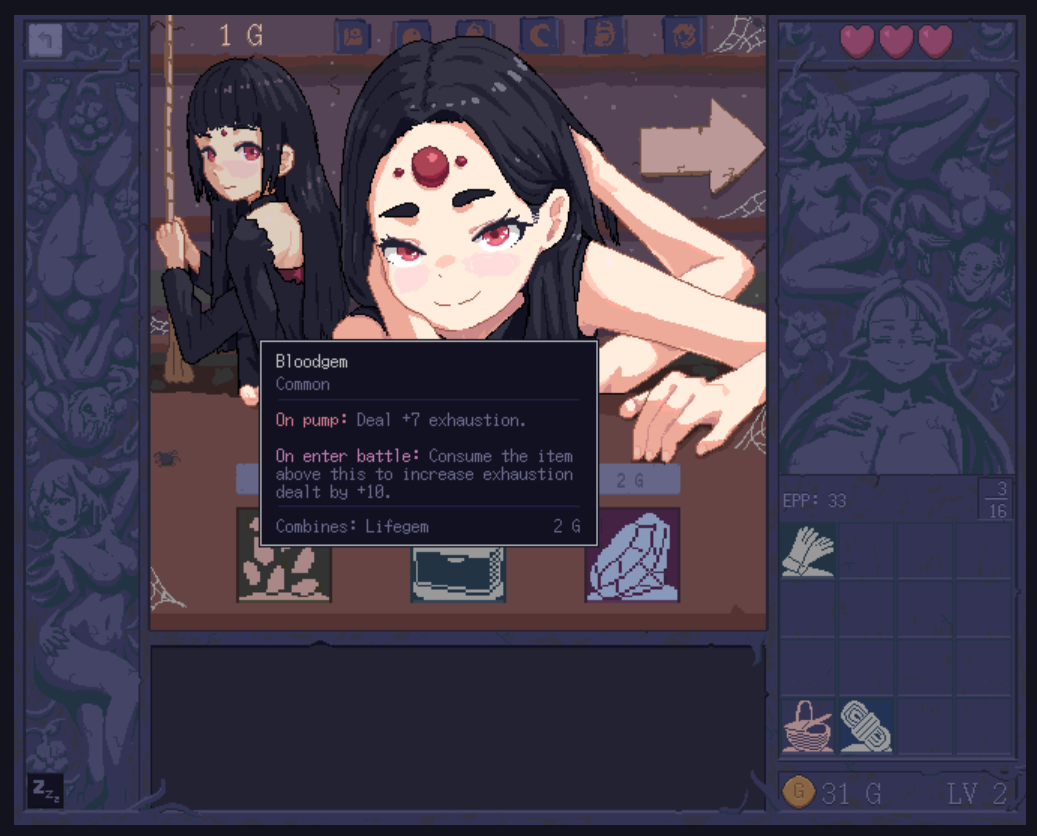
Task: Click the crescent moon shelf icon
Action: (x=541, y=37)
